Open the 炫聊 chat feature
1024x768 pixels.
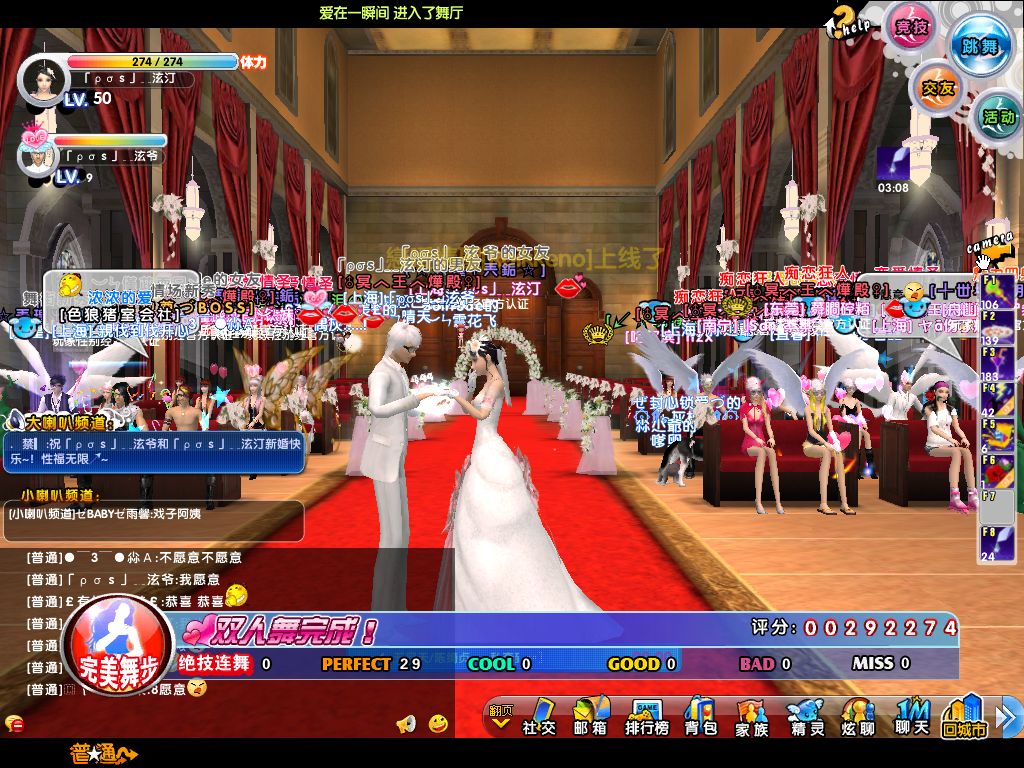coord(857,717)
